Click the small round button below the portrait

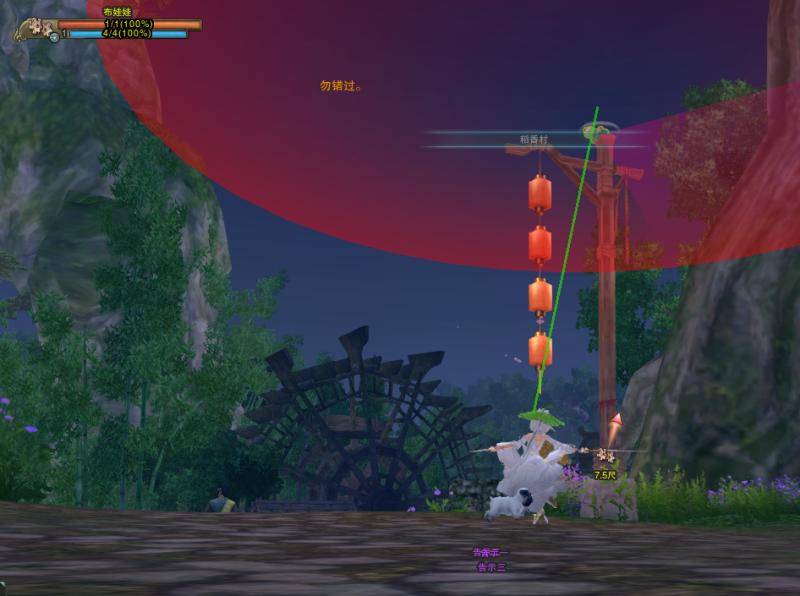click(53, 38)
